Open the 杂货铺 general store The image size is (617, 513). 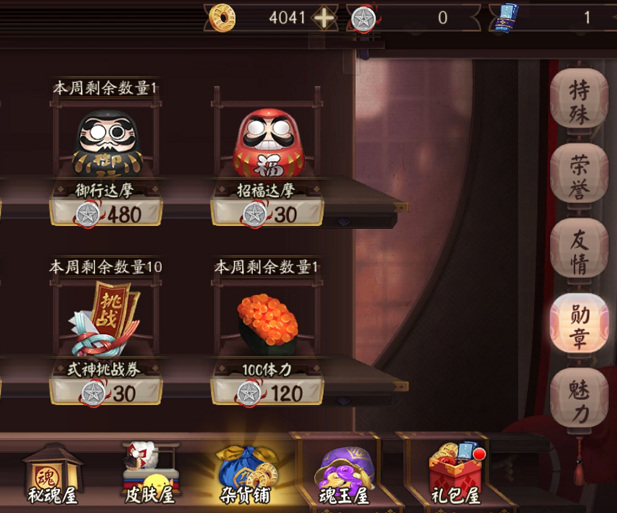click(x=244, y=476)
